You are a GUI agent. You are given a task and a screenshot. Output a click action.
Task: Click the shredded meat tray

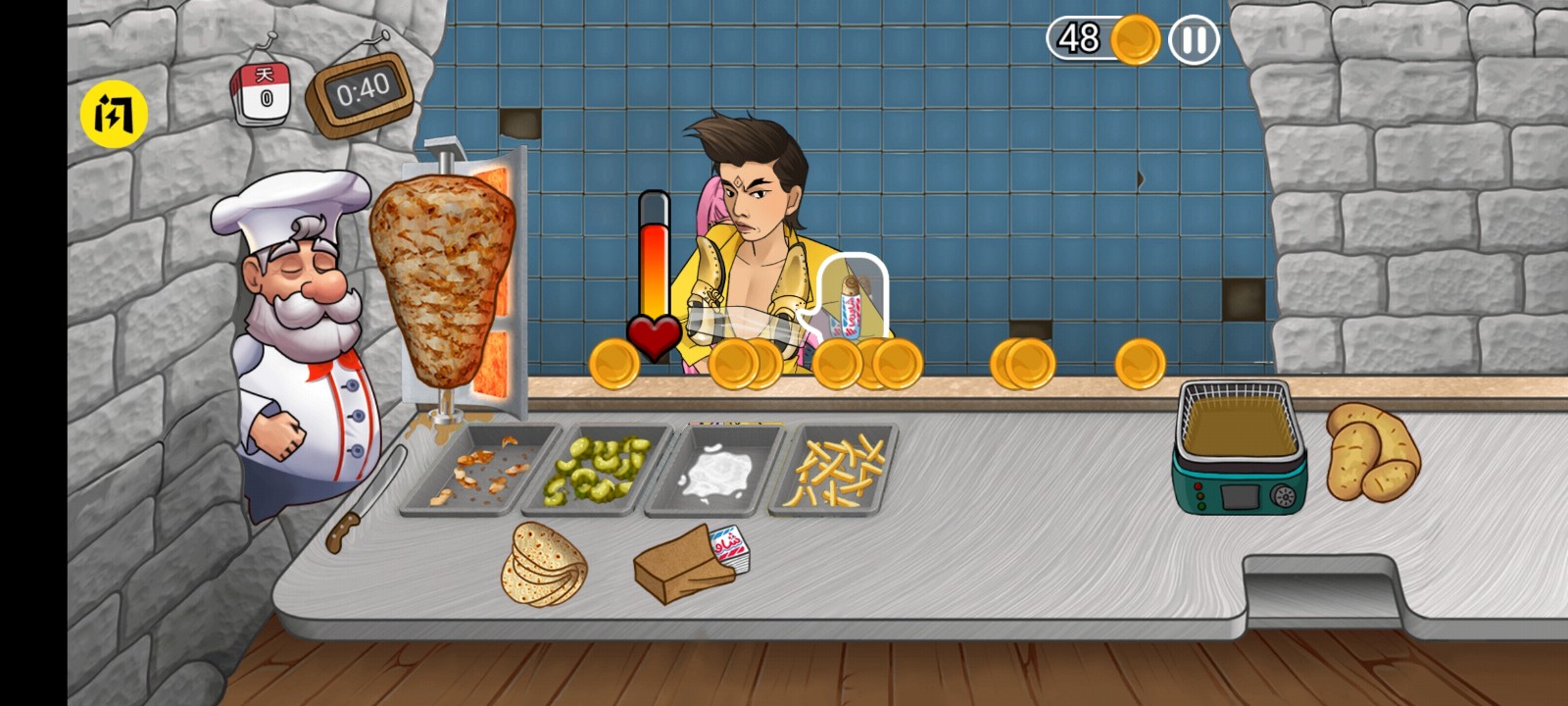(482, 469)
